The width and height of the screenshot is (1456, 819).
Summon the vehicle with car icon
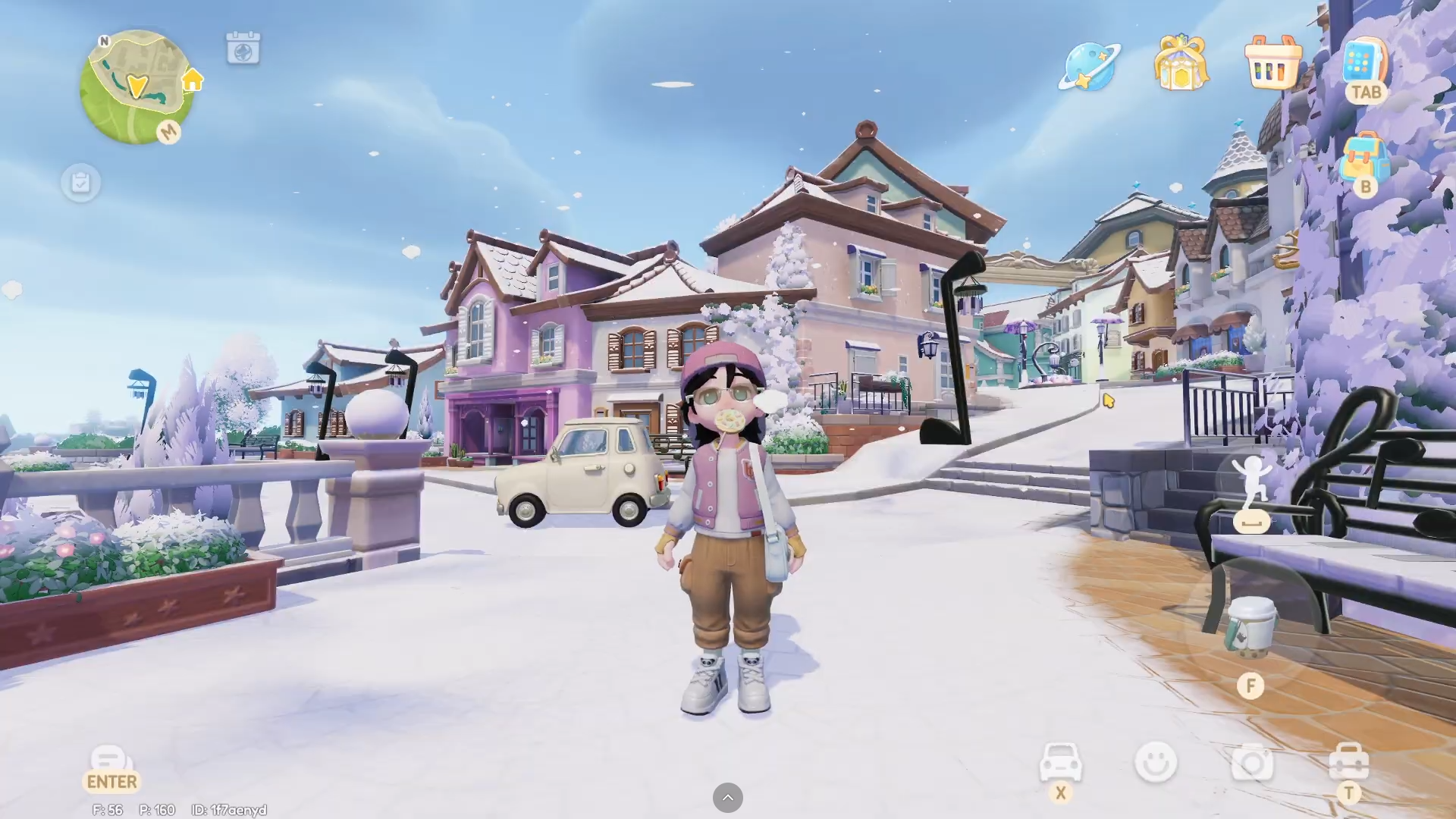[x=1060, y=762]
